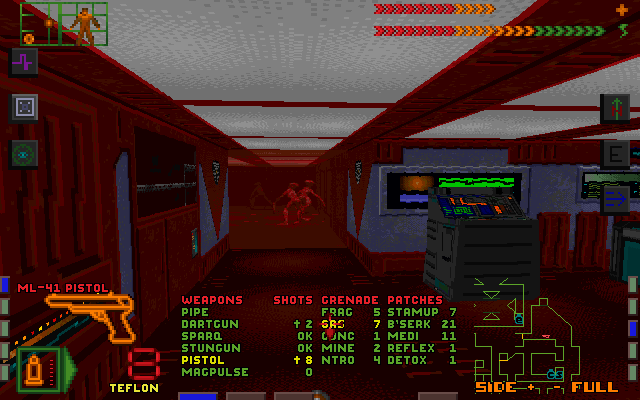Viewport: 640px width, 400px height.
Task: Expand the automap with FULL
Action: [x=599, y=387]
